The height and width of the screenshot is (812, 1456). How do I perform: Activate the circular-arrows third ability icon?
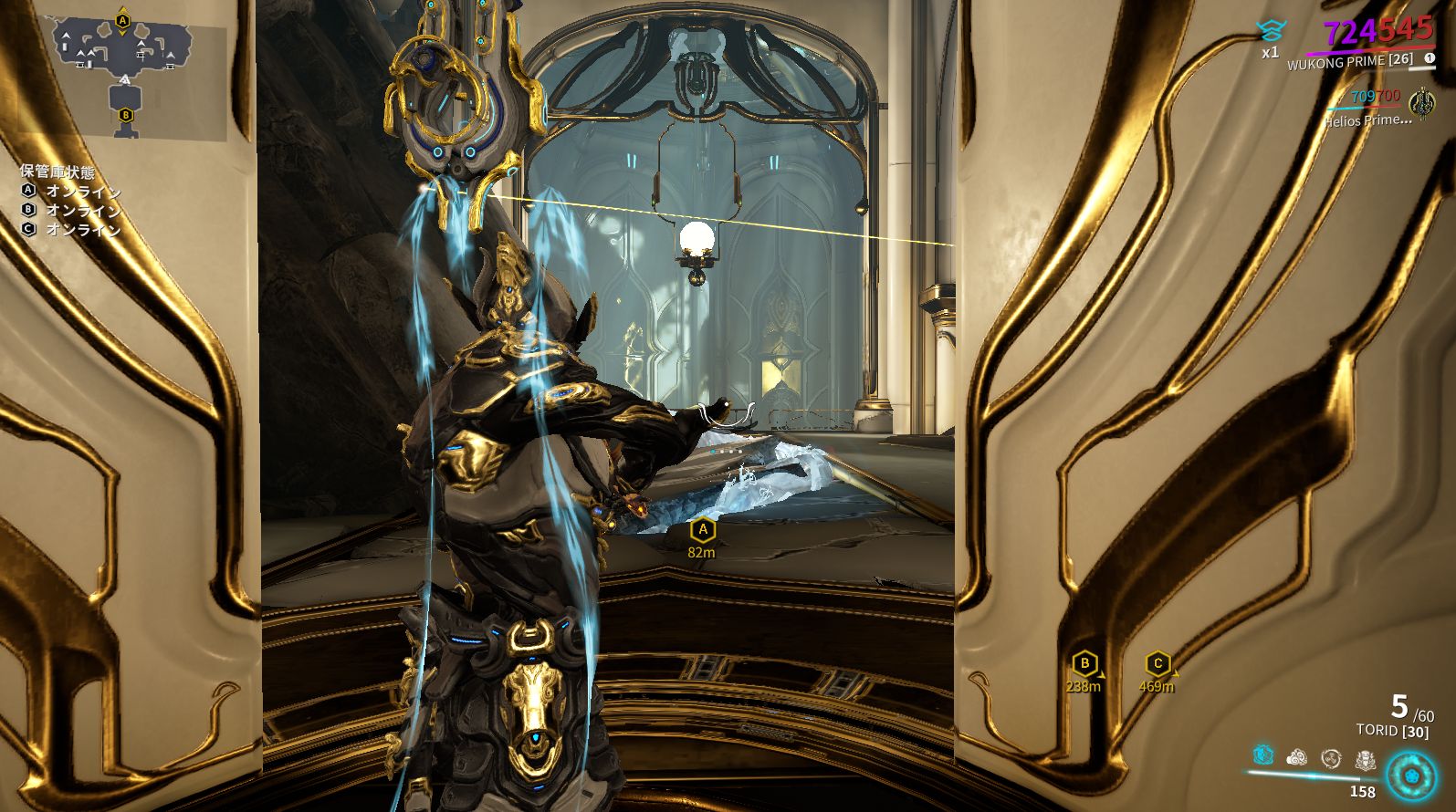point(1331,757)
